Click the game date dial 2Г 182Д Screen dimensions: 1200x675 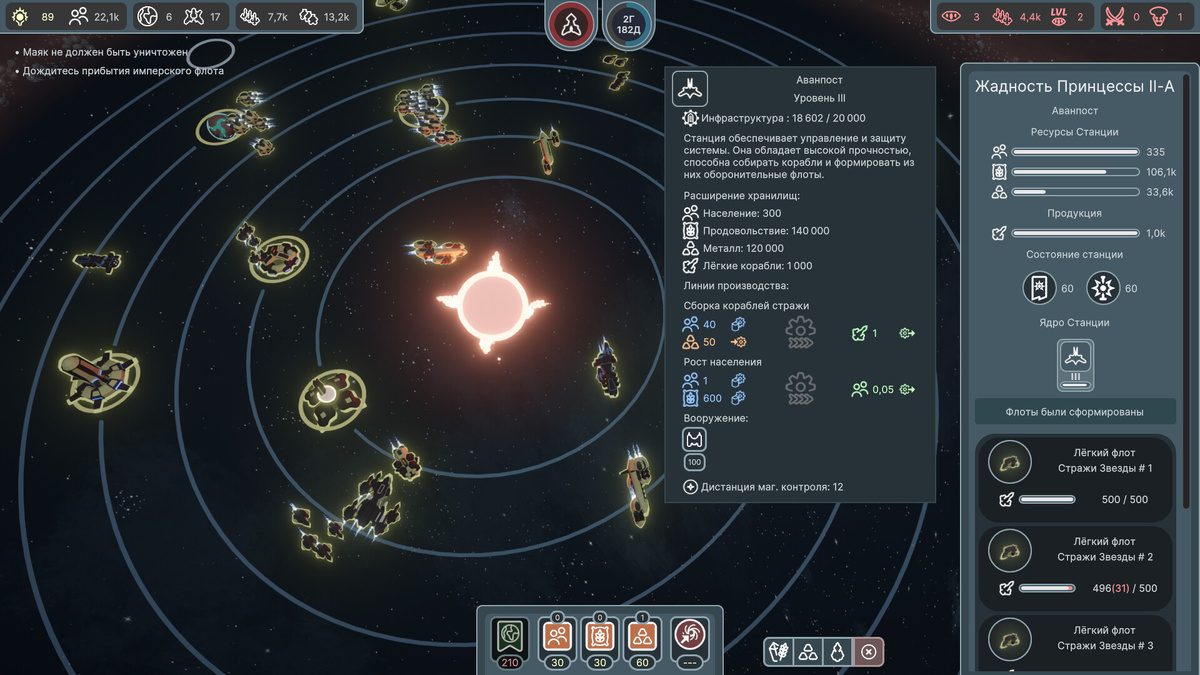[628, 24]
